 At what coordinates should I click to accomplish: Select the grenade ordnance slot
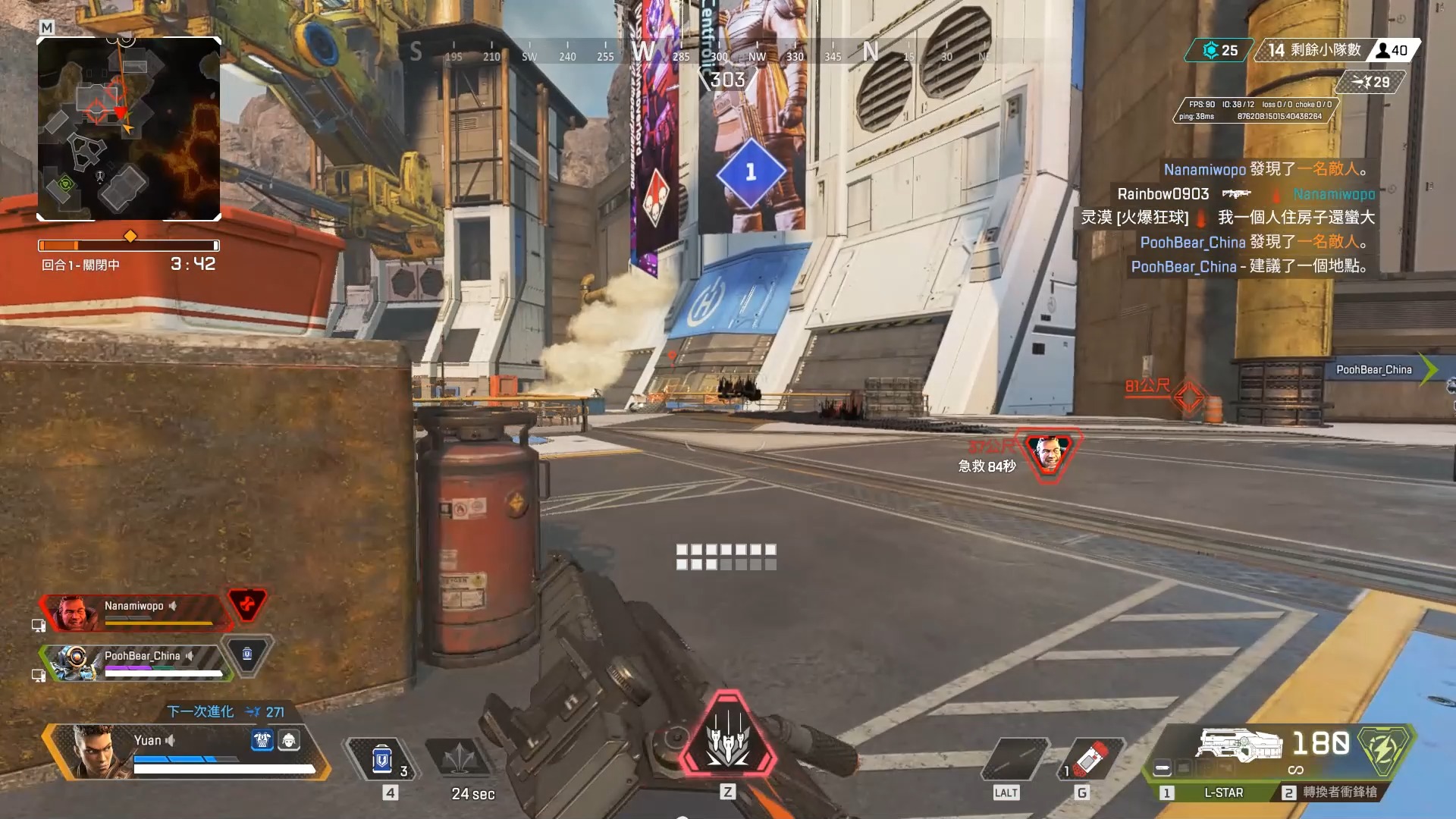[1090, 759]
